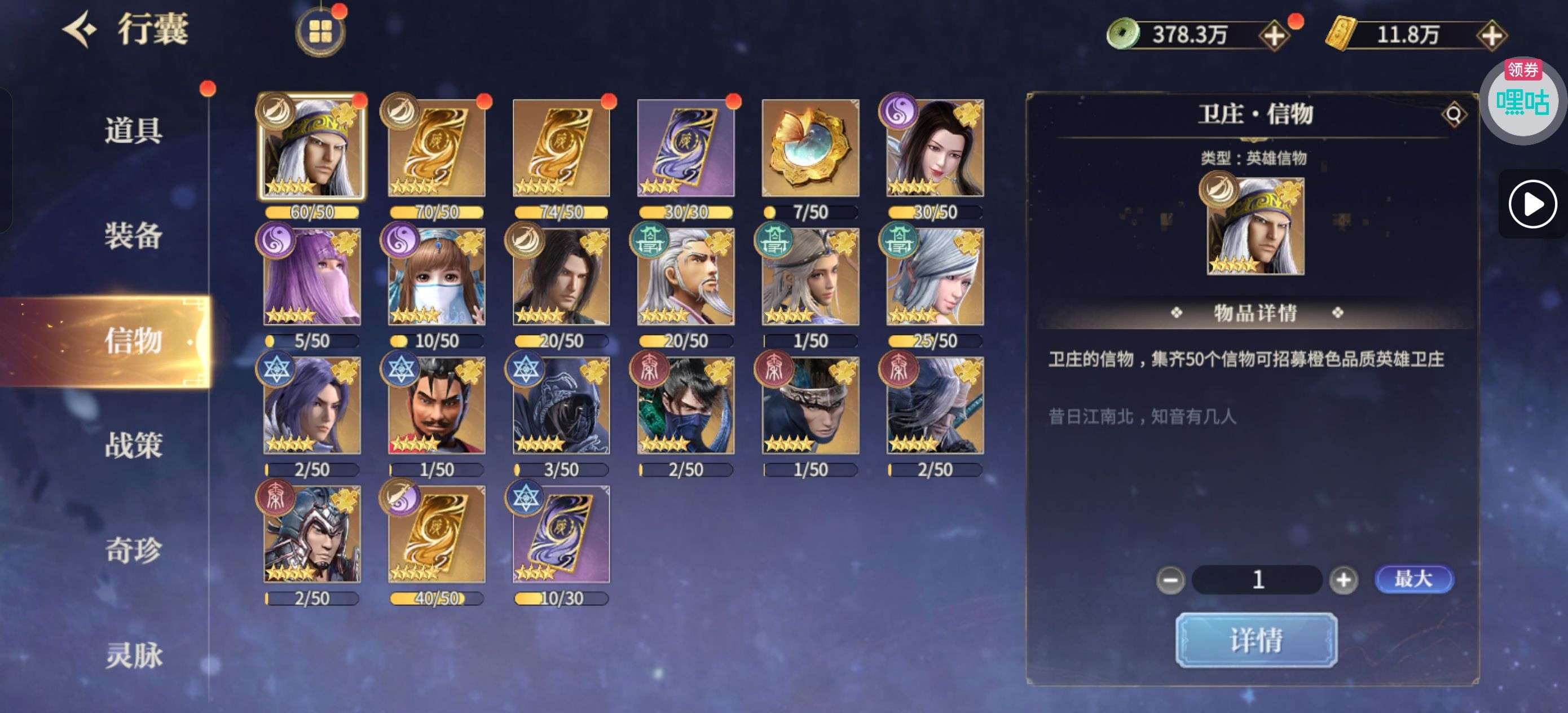Screen dimensions: 1568x713
Task: Open the four-square grid menu icon
Action: click(320, 32)
